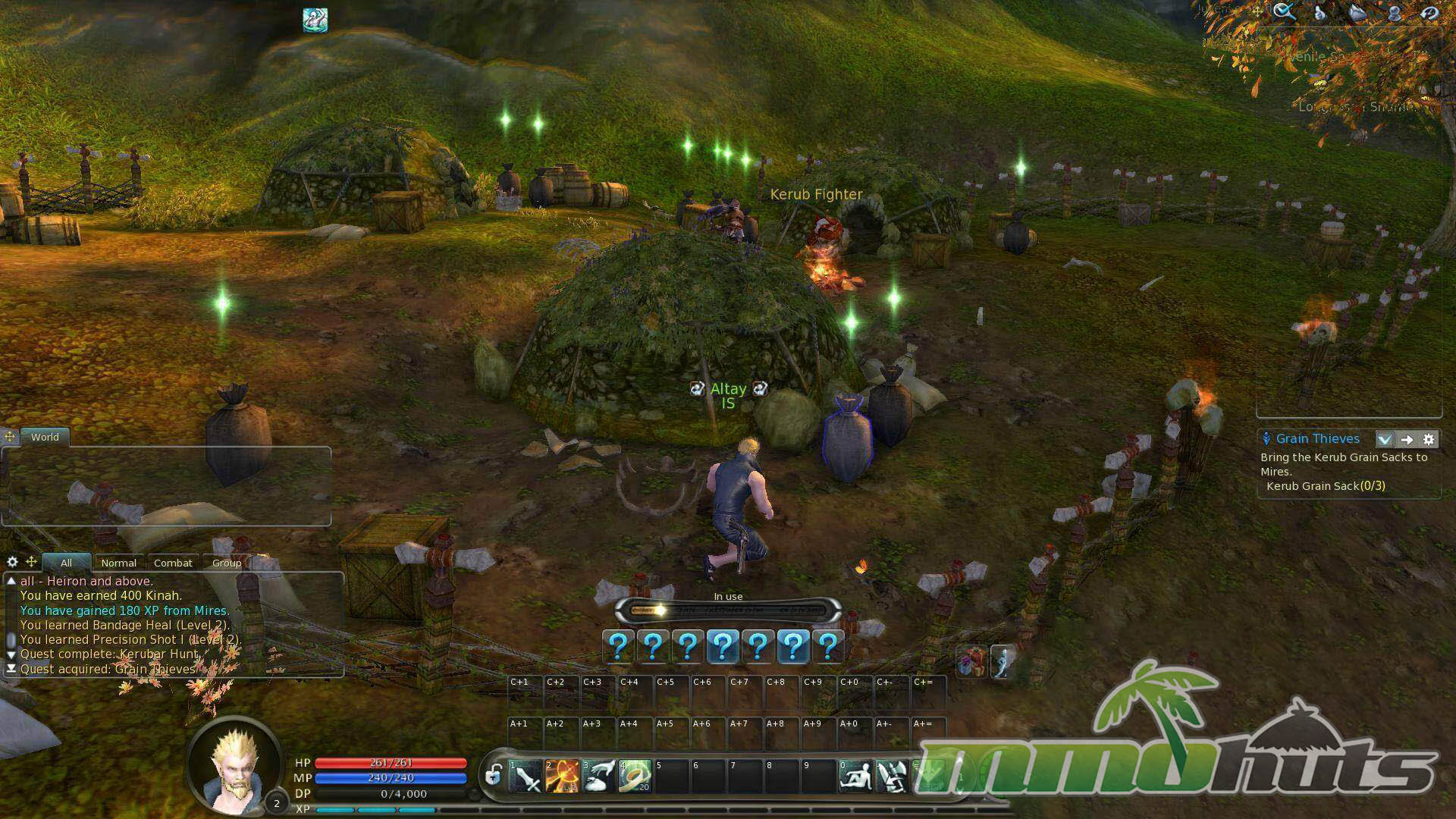Click the weapon swap skill icon
Image resolution: width=1456 pixels, height=819 pixels.
click(892, 776)
